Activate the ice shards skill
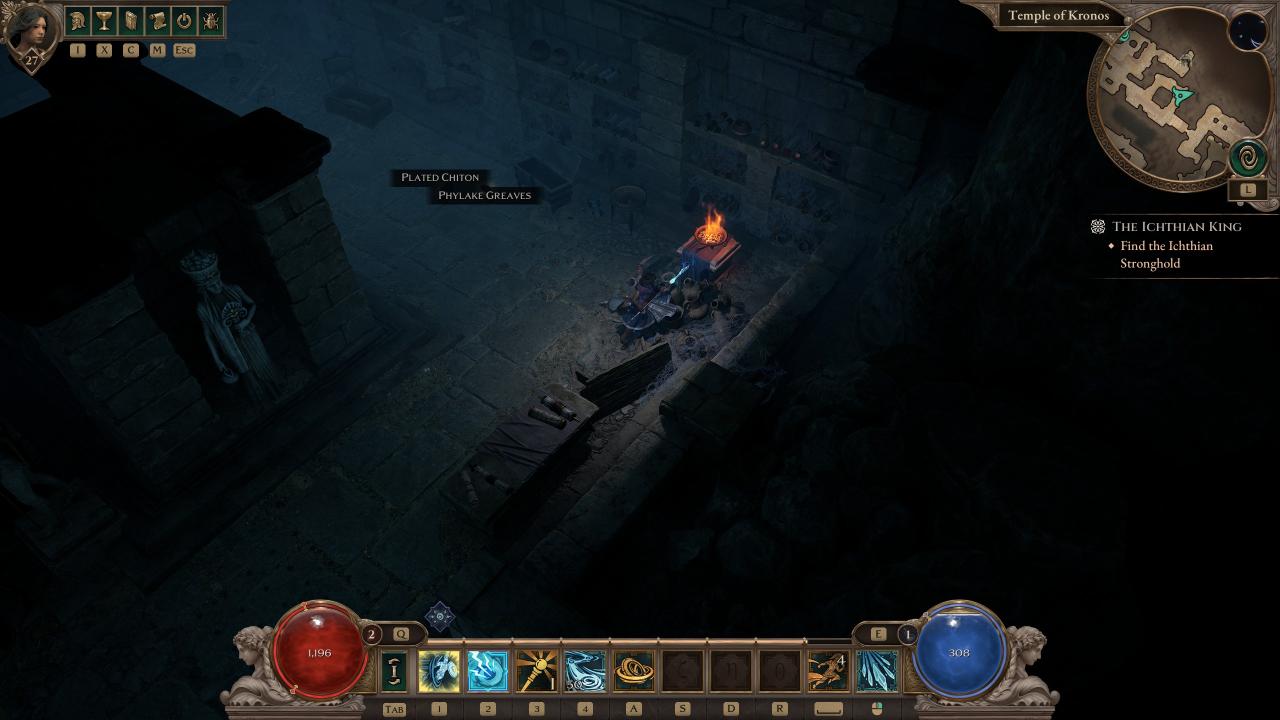Image resolution: width=1280 pixels, height=720 pixels. pyautogui.click(x=877, y=671)
